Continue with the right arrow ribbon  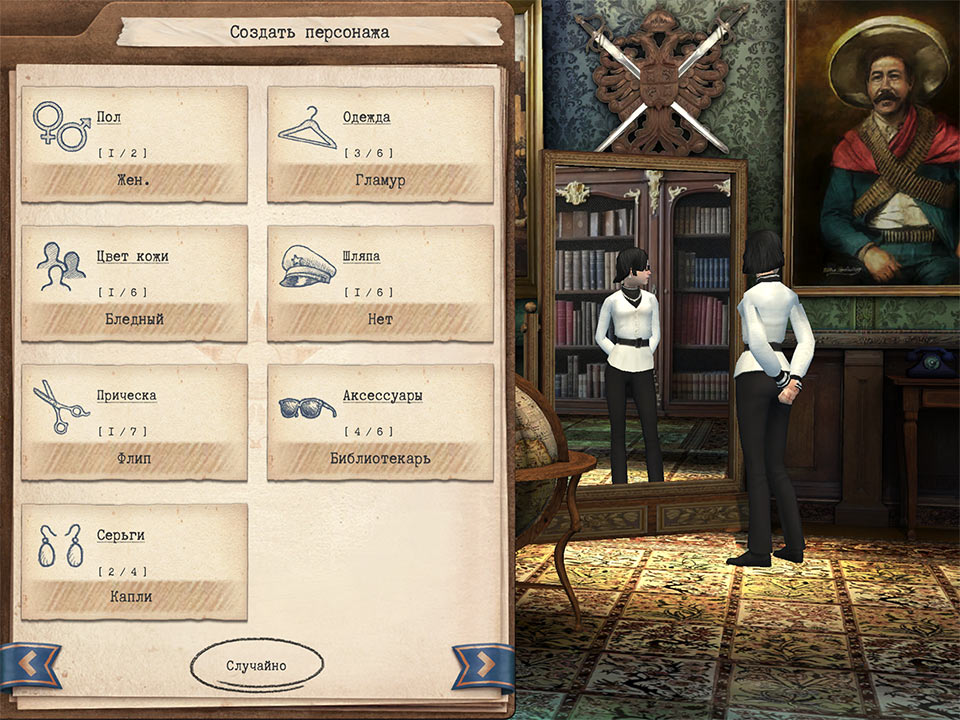pyautogui.click(x=483, y=663)
